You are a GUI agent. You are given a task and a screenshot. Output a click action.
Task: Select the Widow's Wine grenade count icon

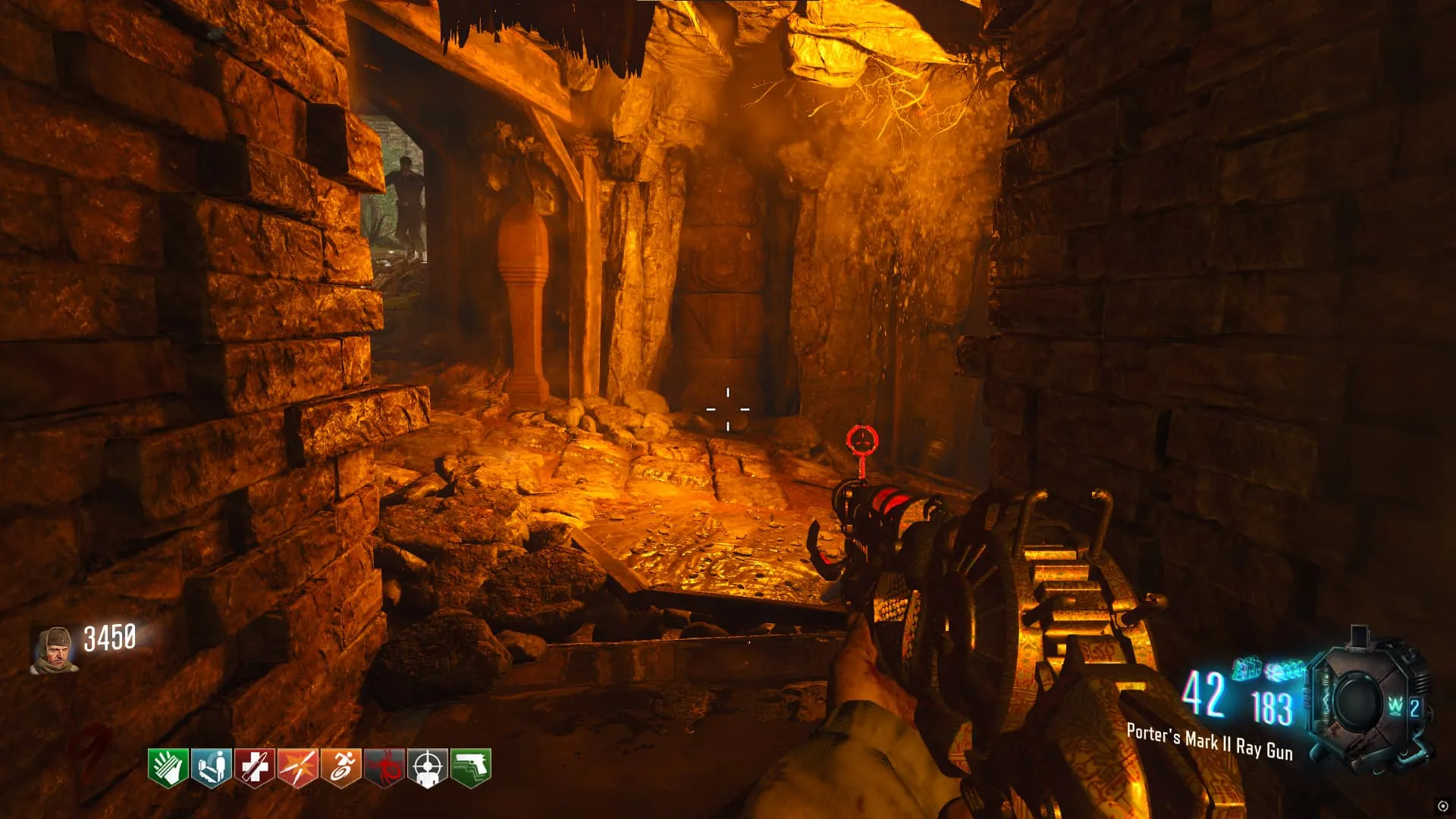tap(1402, 707)
